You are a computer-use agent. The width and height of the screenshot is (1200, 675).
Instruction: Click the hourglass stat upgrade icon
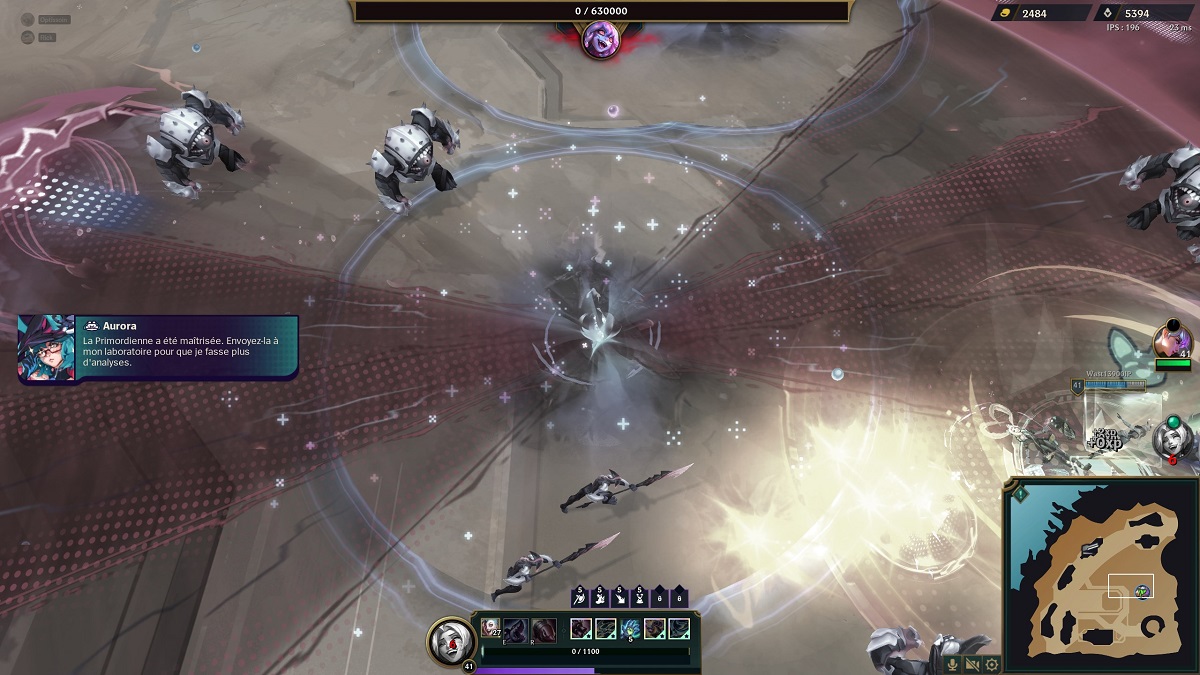click(640, 597)
